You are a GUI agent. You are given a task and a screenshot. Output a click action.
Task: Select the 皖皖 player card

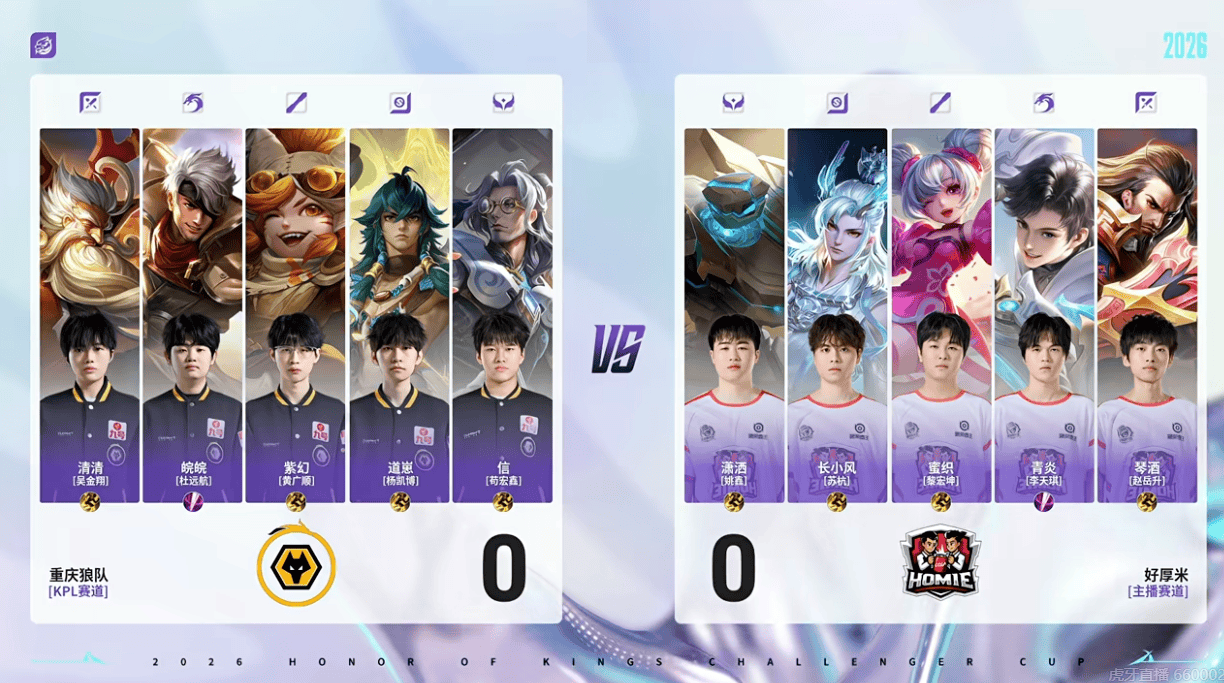[193, 315]
